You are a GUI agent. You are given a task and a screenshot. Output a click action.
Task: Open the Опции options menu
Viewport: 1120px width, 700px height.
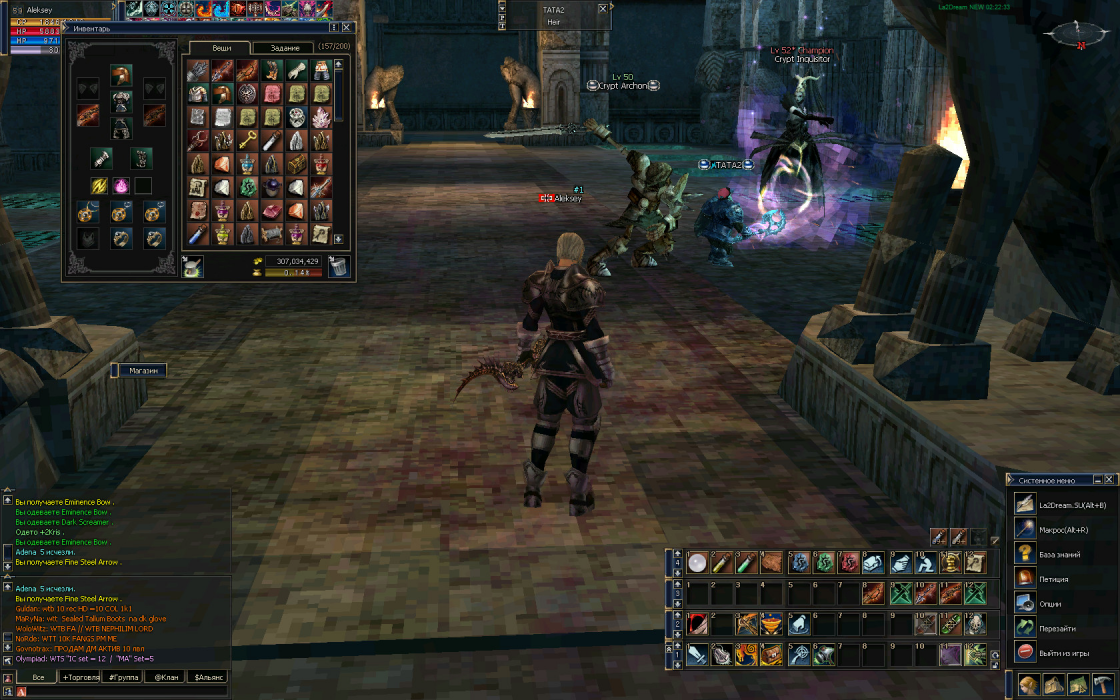tap(1050, 604)
